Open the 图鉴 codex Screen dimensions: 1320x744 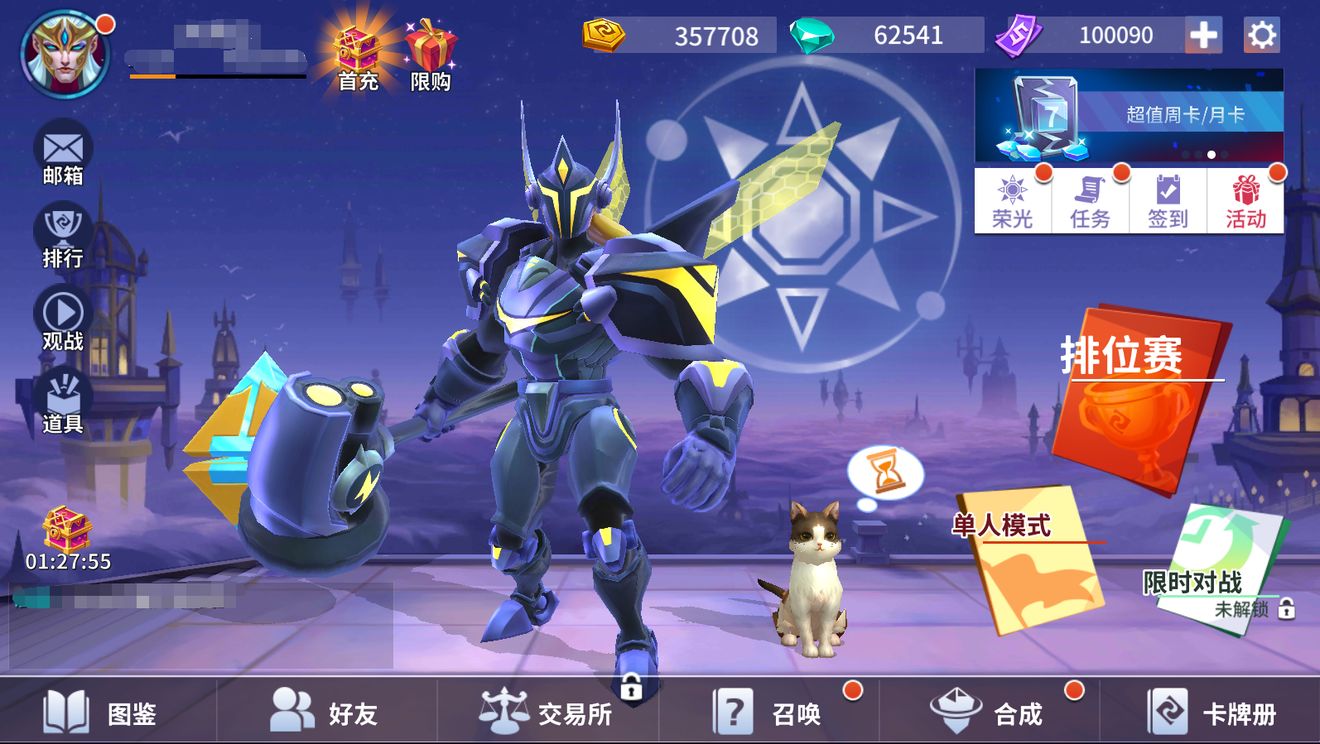pos(100,713)
